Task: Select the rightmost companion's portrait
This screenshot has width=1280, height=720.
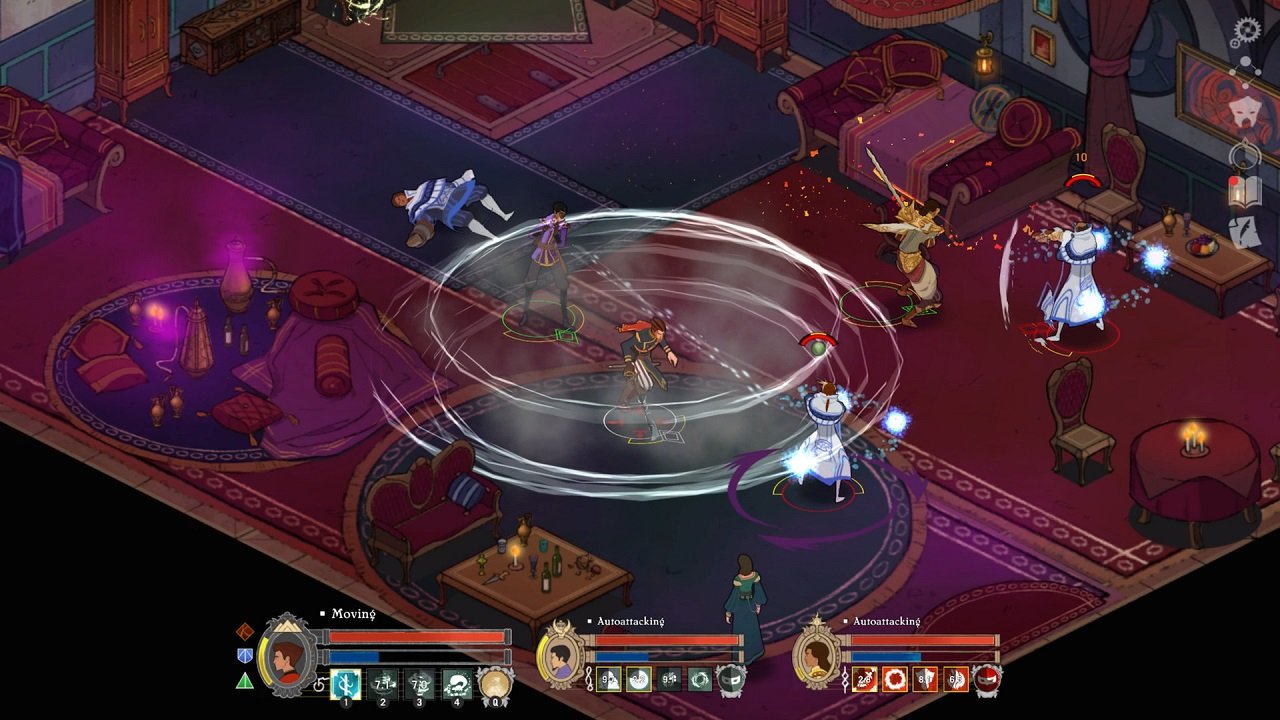Action: [817, 656]
